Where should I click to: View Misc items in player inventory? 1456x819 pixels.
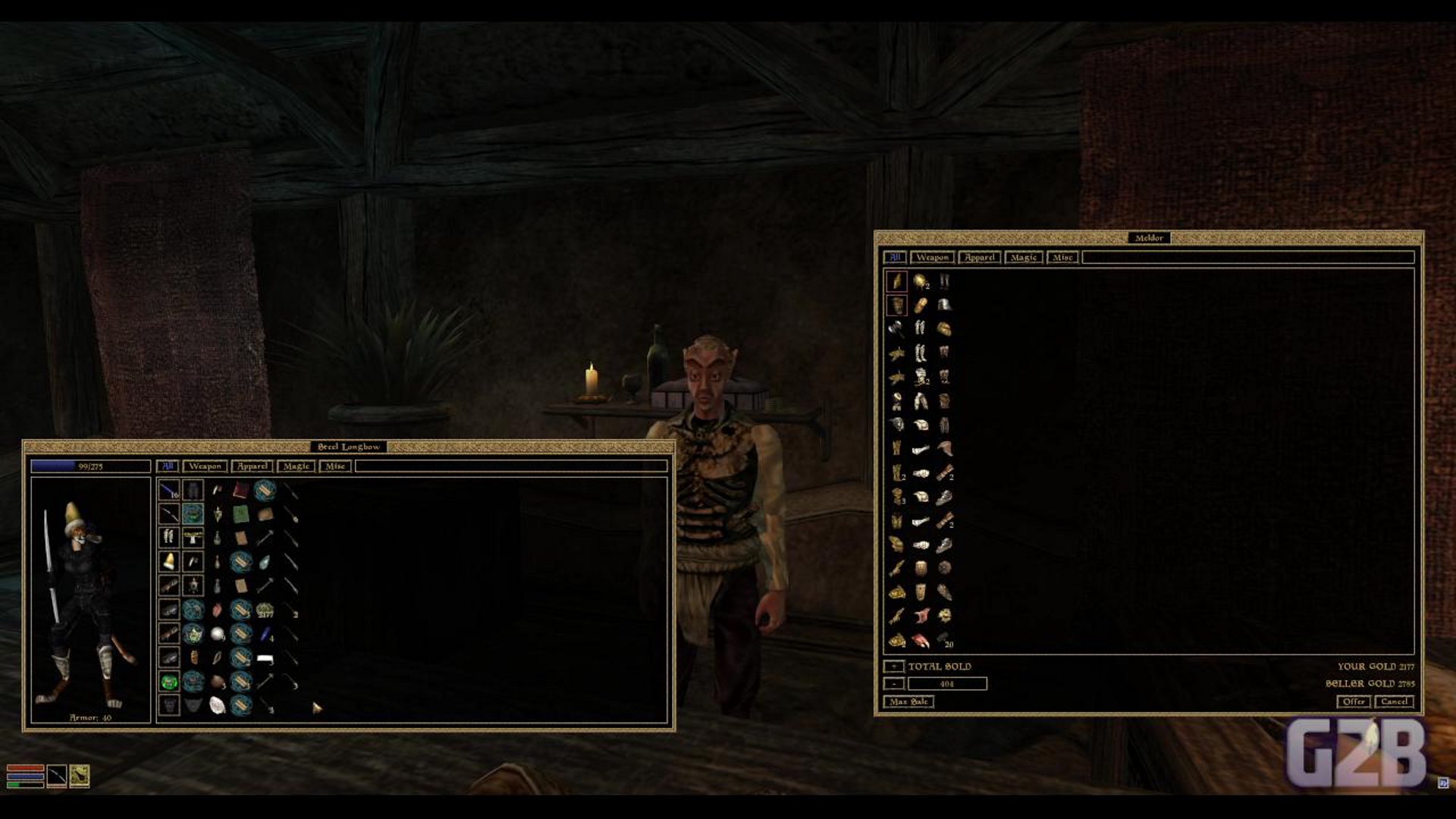tap(335, 466)
